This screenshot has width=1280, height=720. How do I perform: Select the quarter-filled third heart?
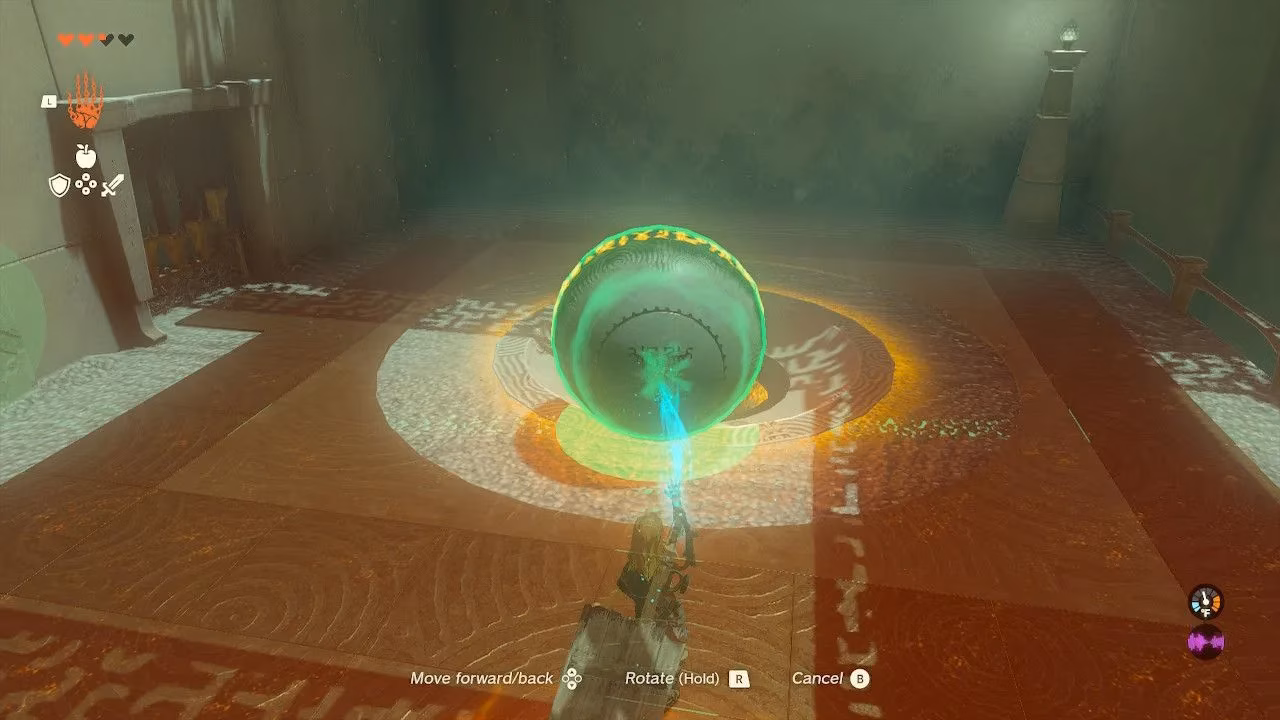105,39
